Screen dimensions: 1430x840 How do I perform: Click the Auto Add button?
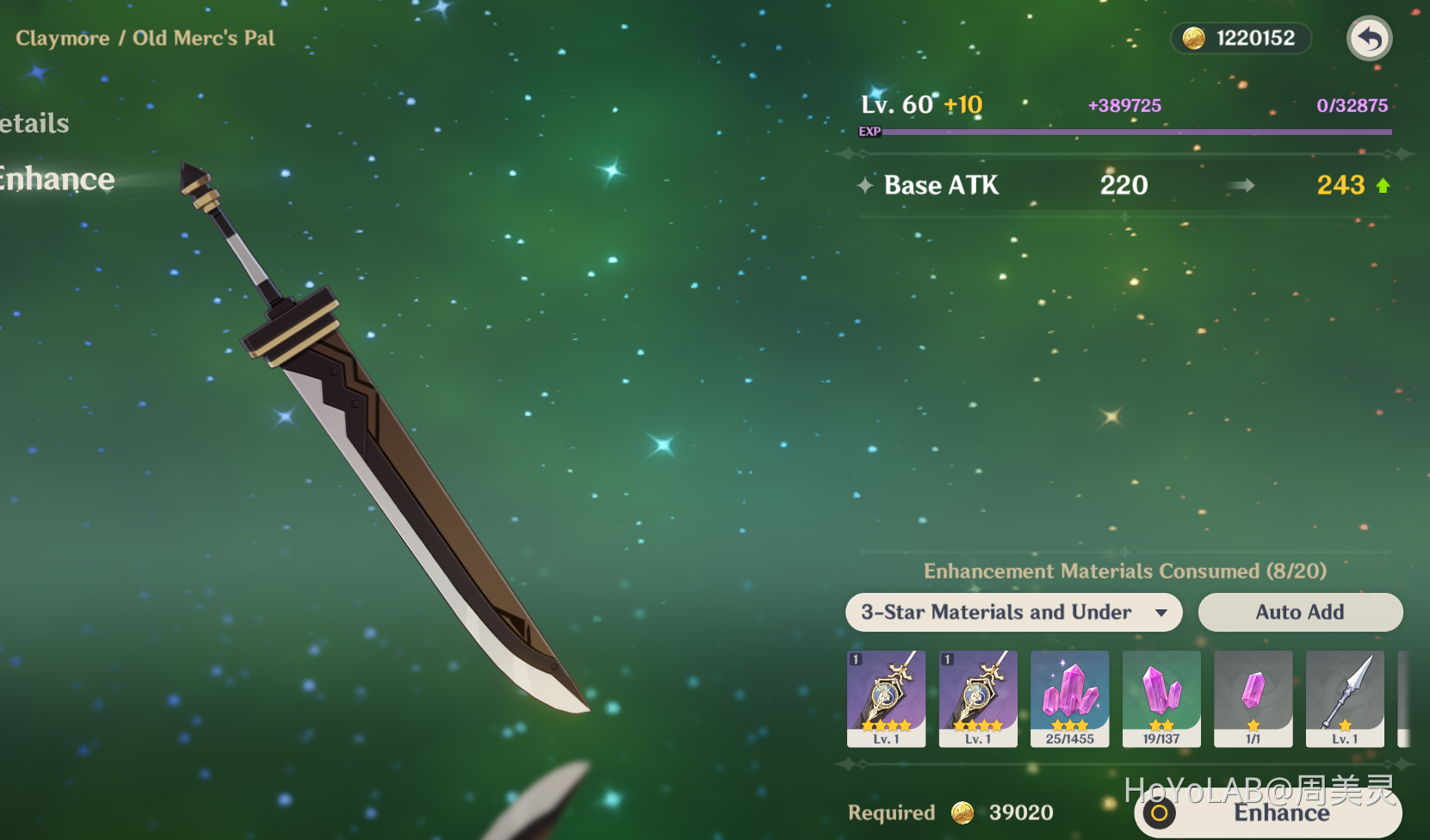coord(1299,612)
